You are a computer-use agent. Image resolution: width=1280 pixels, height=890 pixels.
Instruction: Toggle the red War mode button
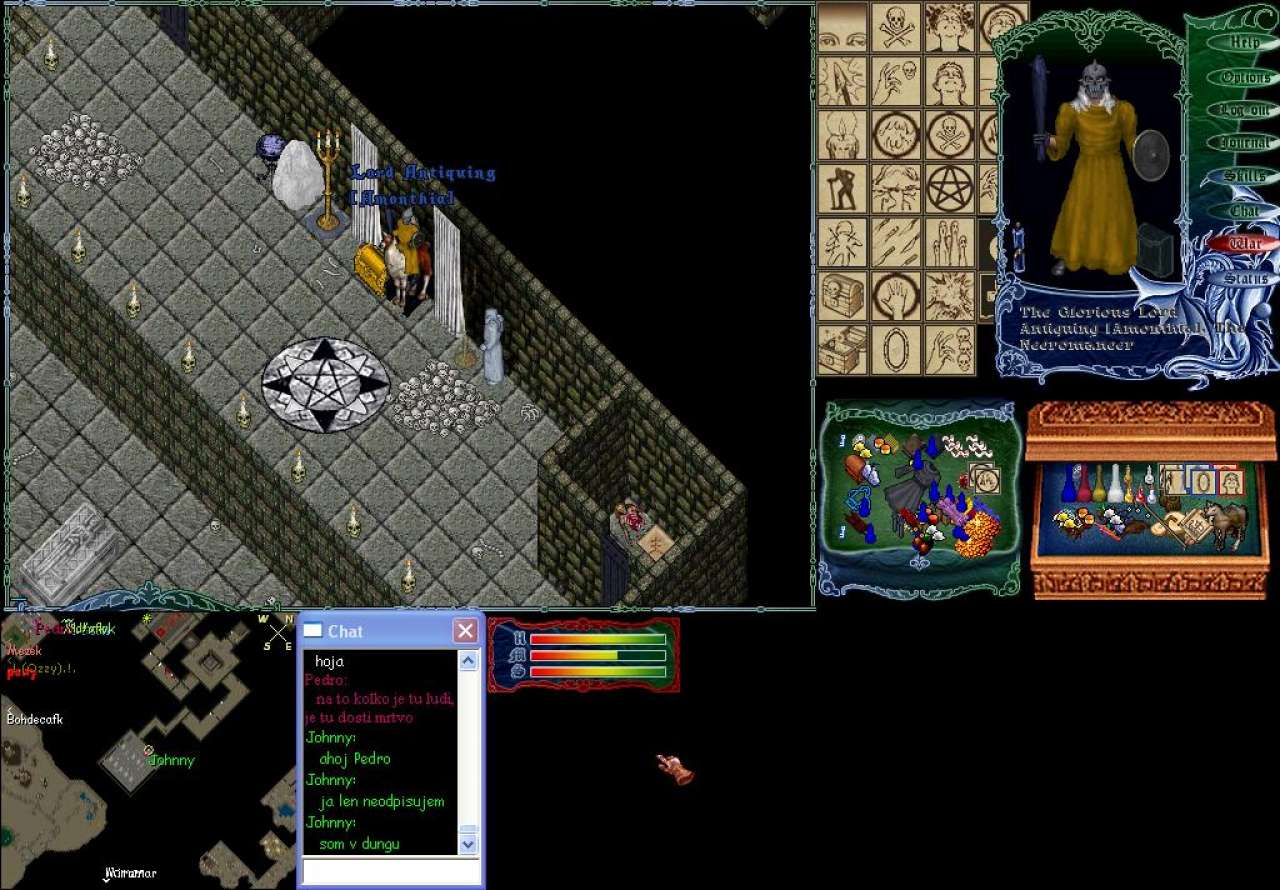pyautogui.click(x=1245, y=244)
